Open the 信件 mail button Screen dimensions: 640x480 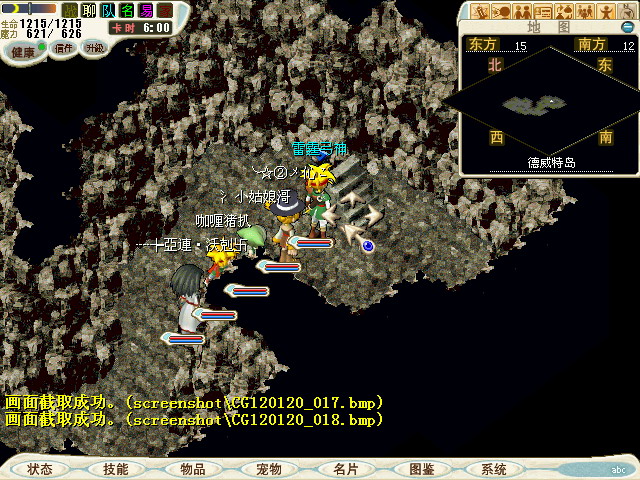point(63,48)
